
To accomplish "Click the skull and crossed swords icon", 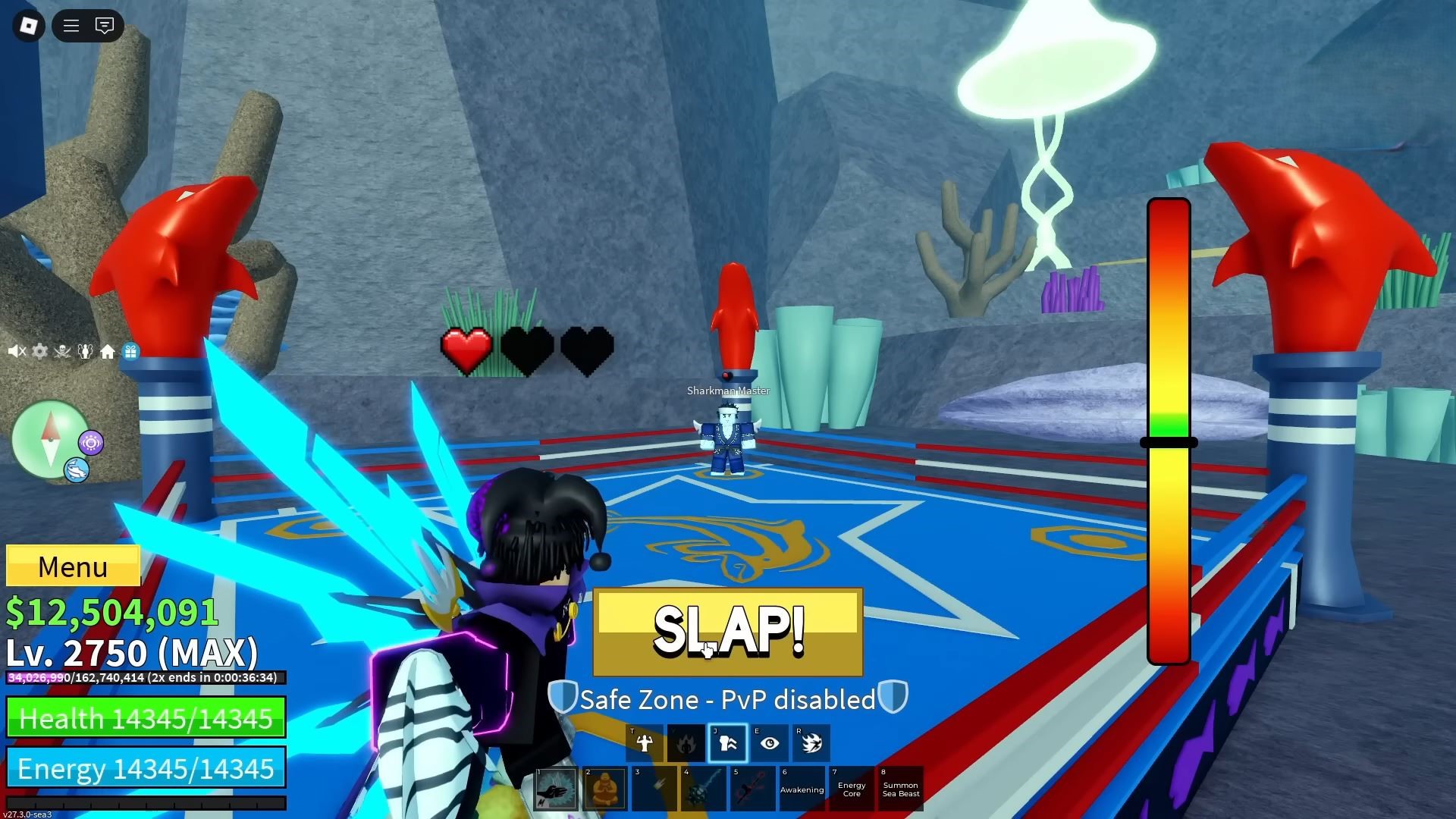I will click(x=62, y=351).
